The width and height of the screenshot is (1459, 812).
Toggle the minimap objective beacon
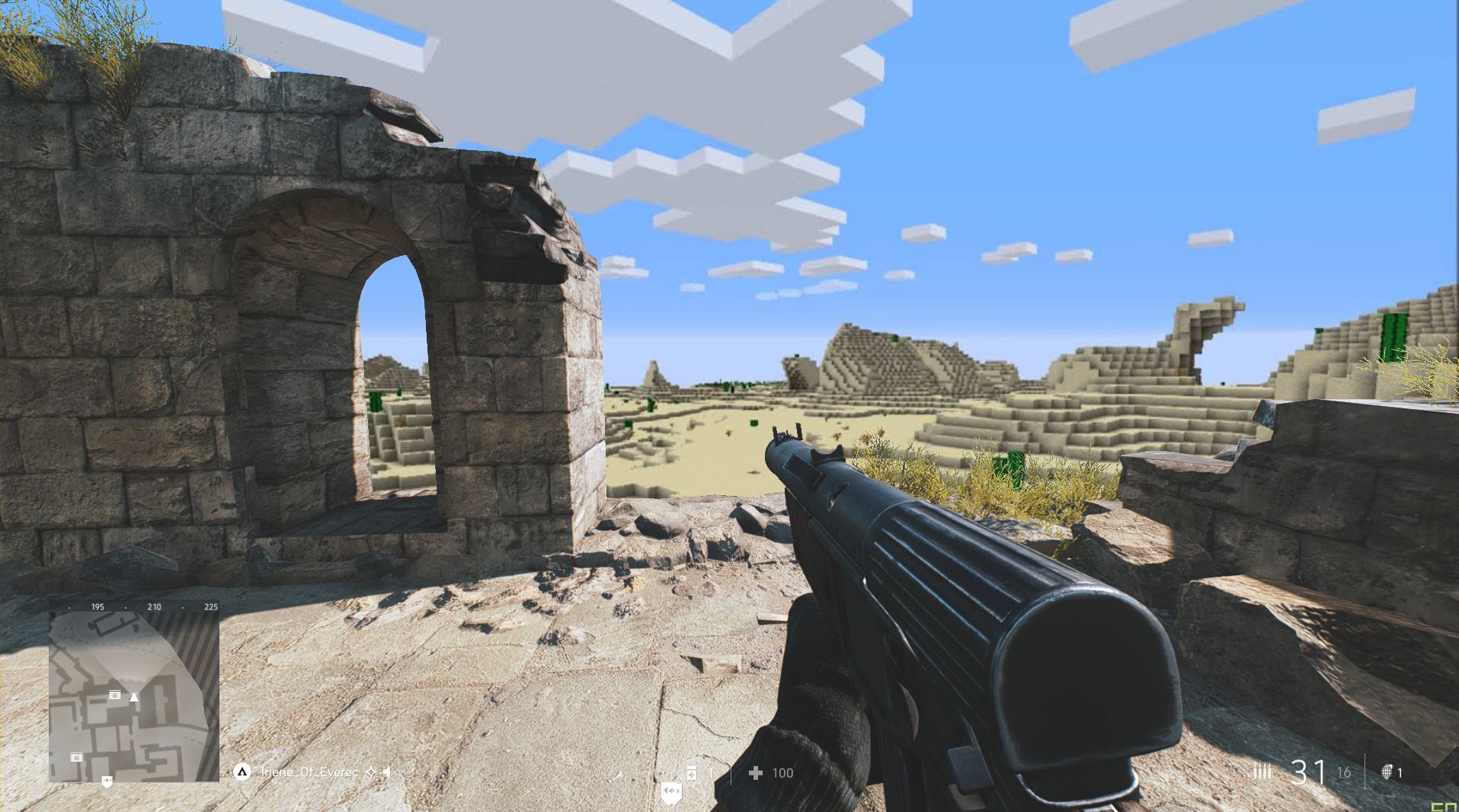tap(107, 780)
